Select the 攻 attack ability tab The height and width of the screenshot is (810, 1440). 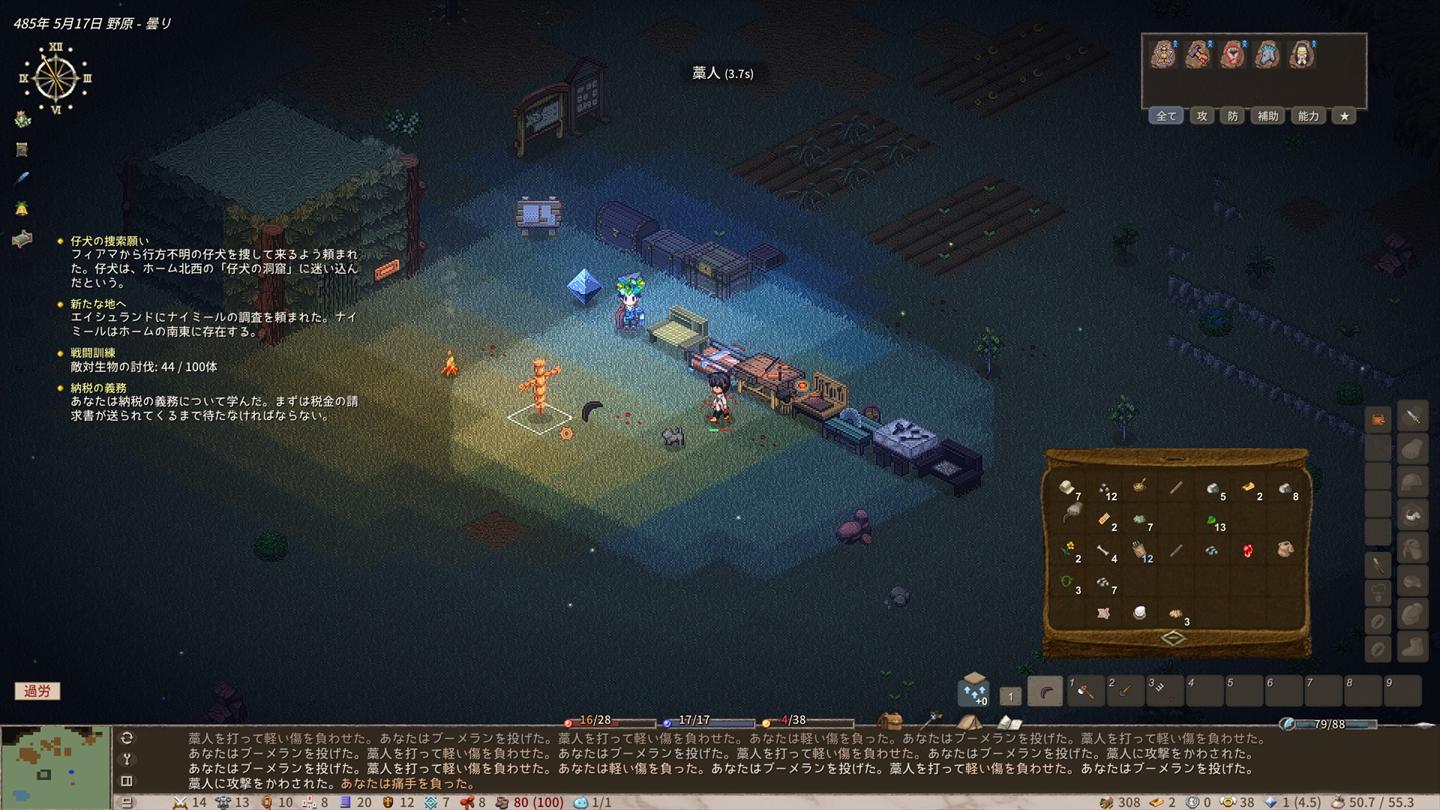[1202, 116]
